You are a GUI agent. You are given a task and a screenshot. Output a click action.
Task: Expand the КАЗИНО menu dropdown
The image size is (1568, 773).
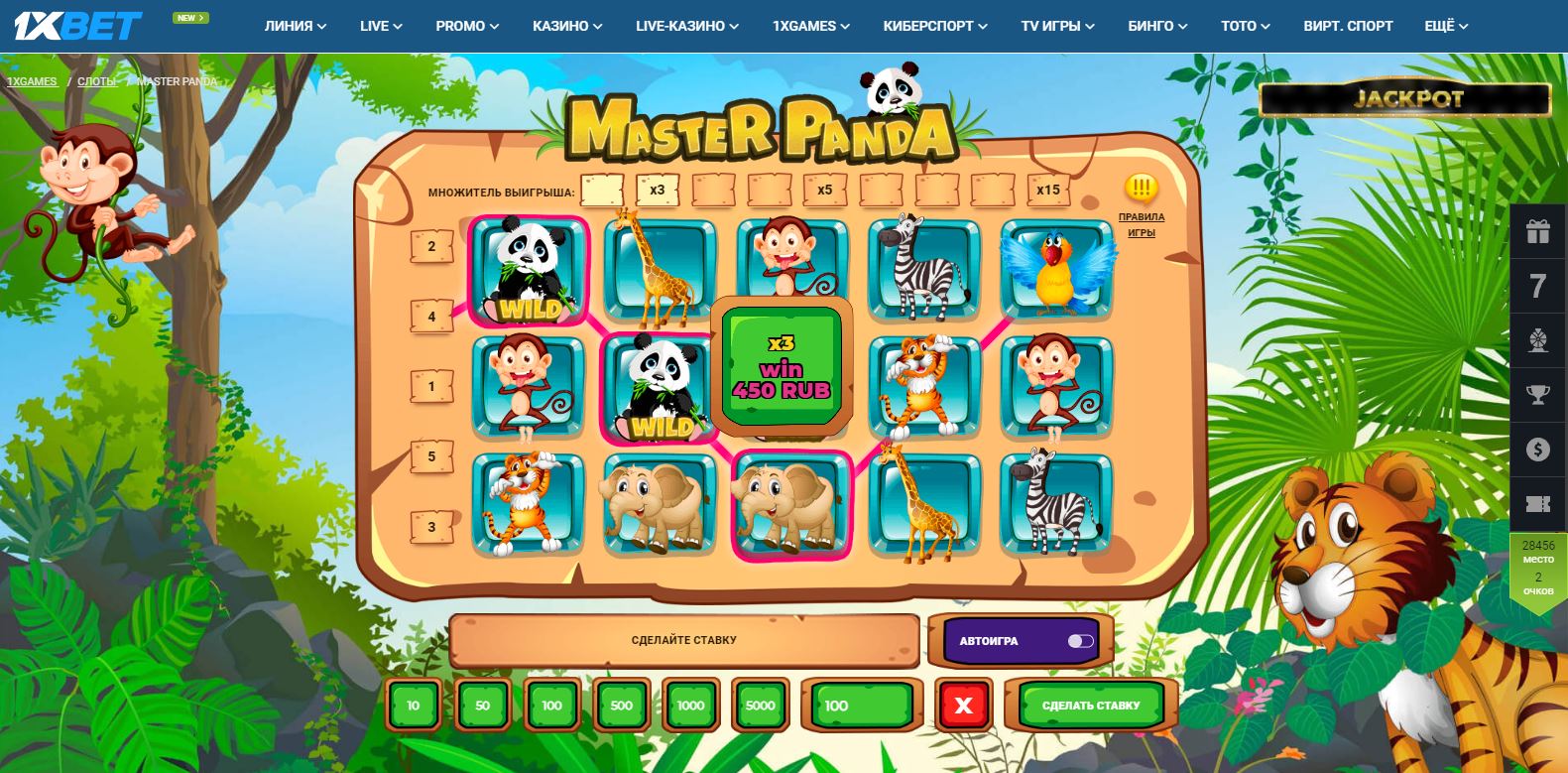point(566,26)
